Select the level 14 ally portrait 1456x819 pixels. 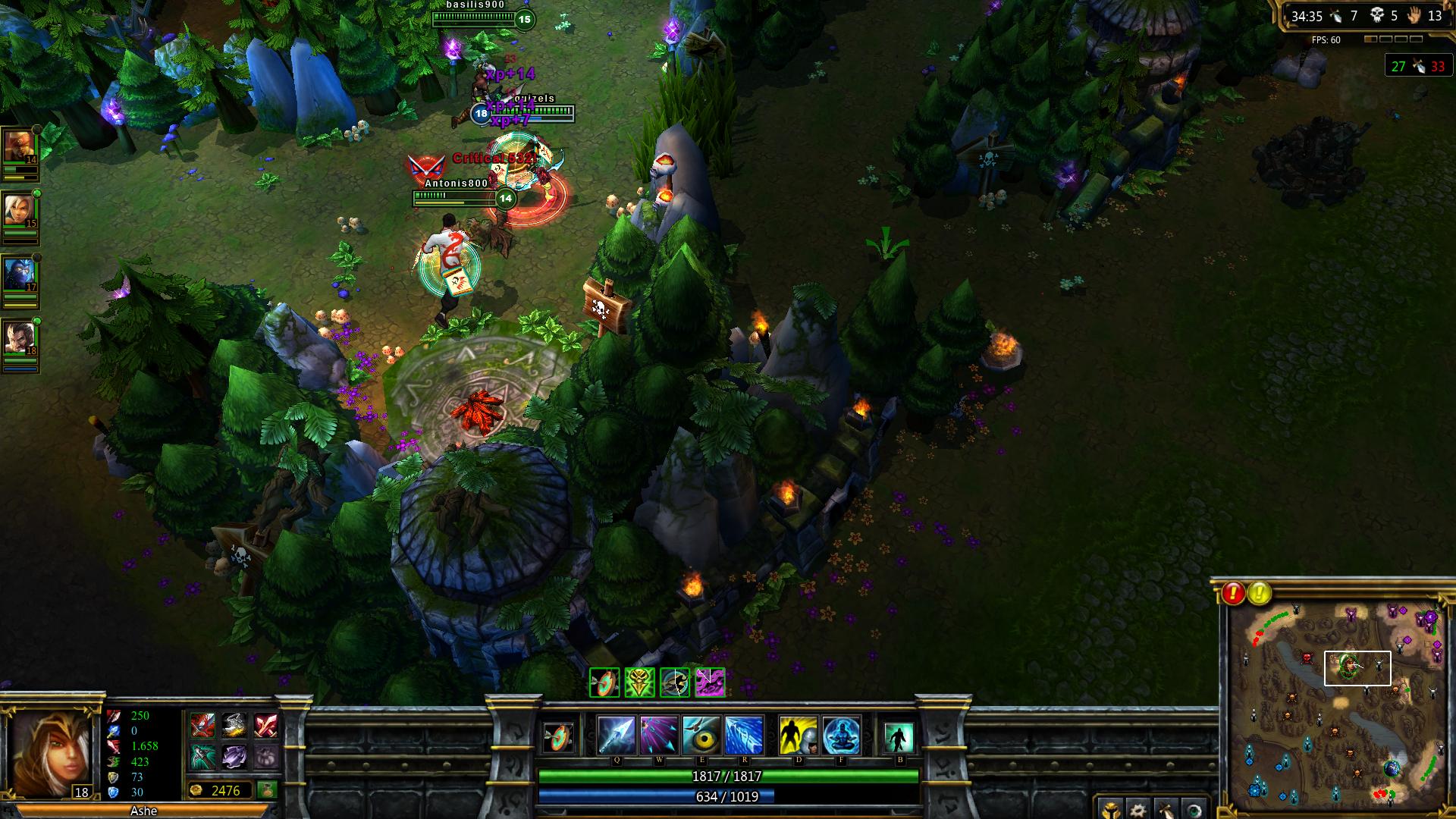pyautogui.click(x=18, y=147)
